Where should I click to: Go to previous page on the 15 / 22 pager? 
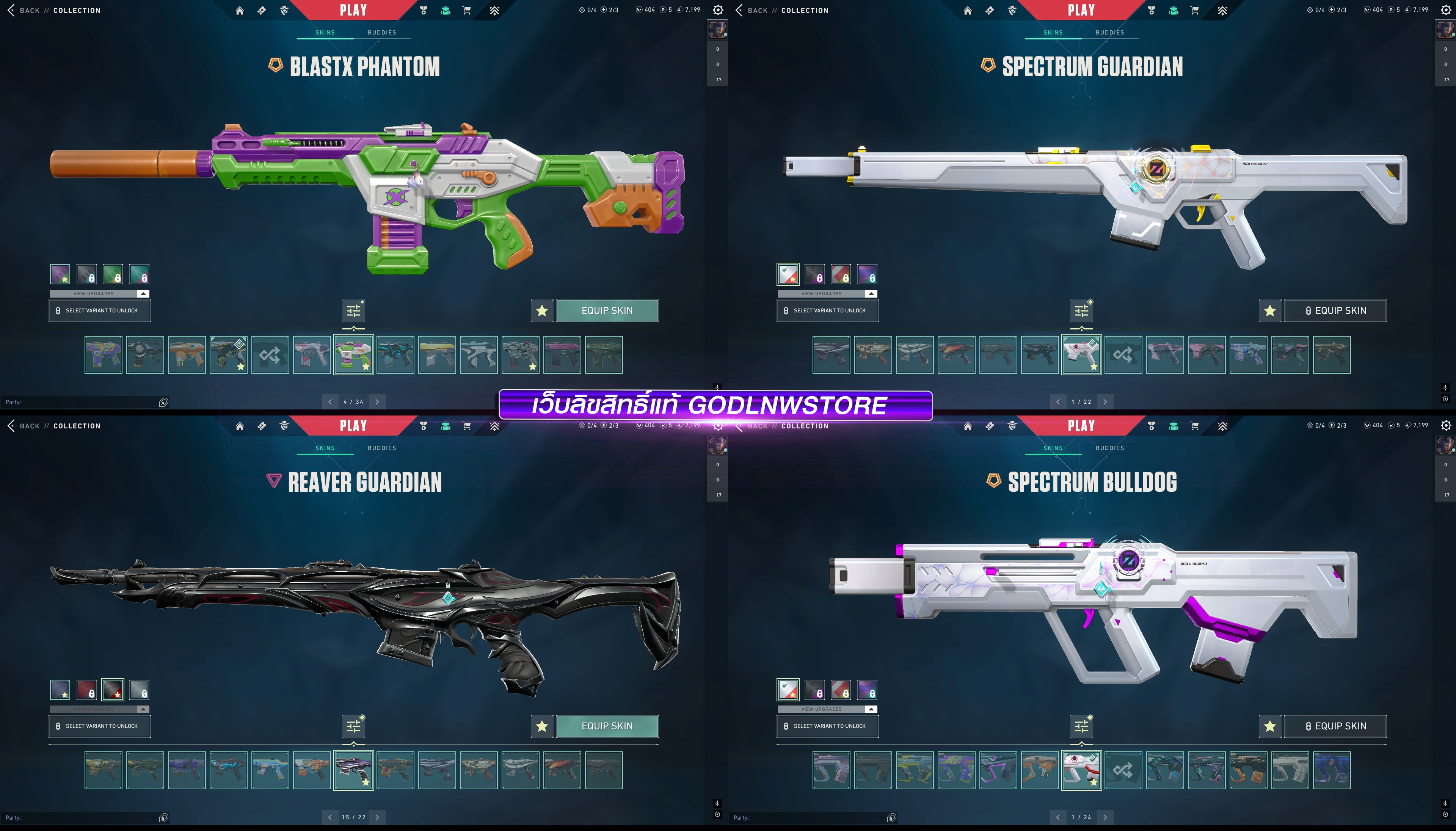pyautogui.click(x=330, y=817)
